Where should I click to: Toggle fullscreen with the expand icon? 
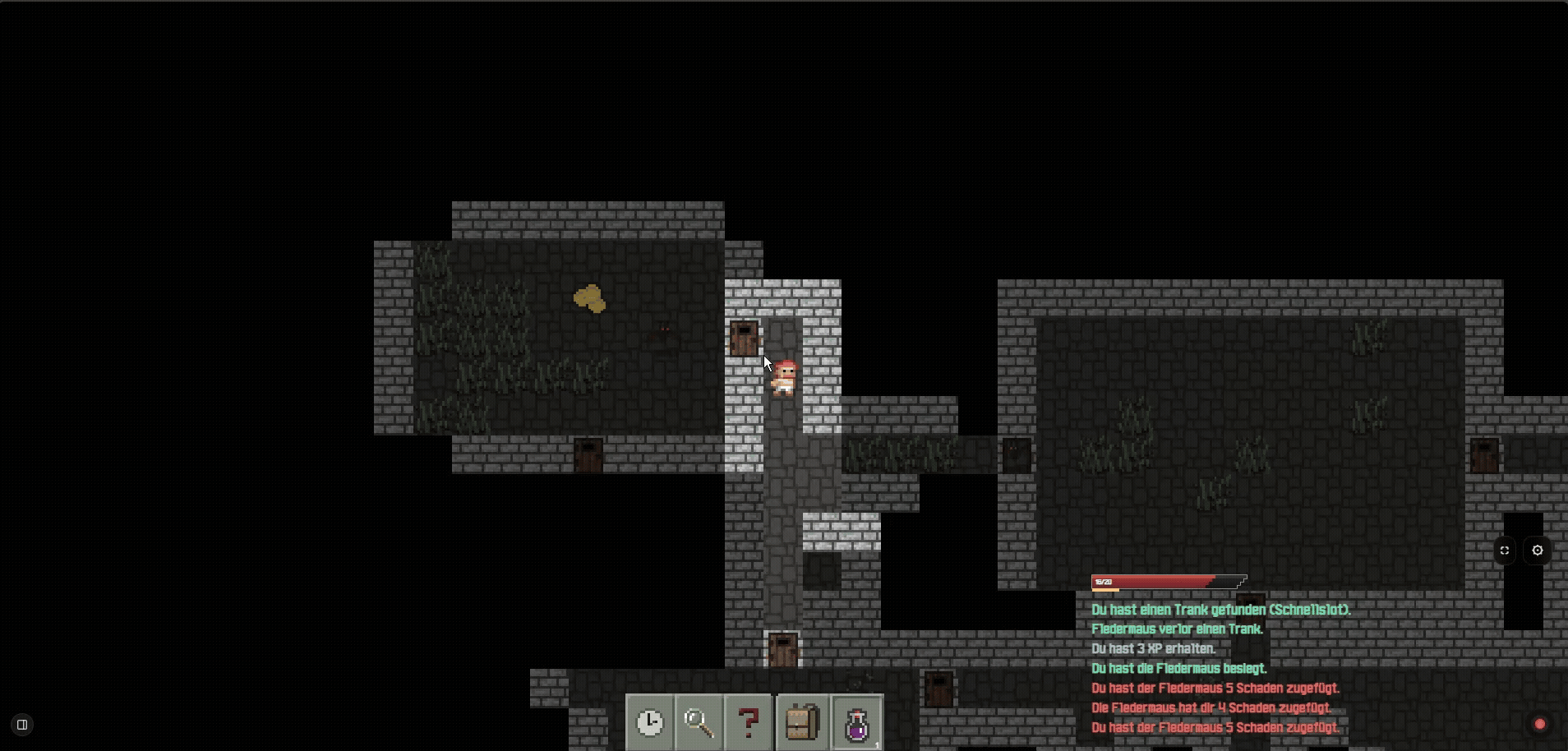(1506, 551)
